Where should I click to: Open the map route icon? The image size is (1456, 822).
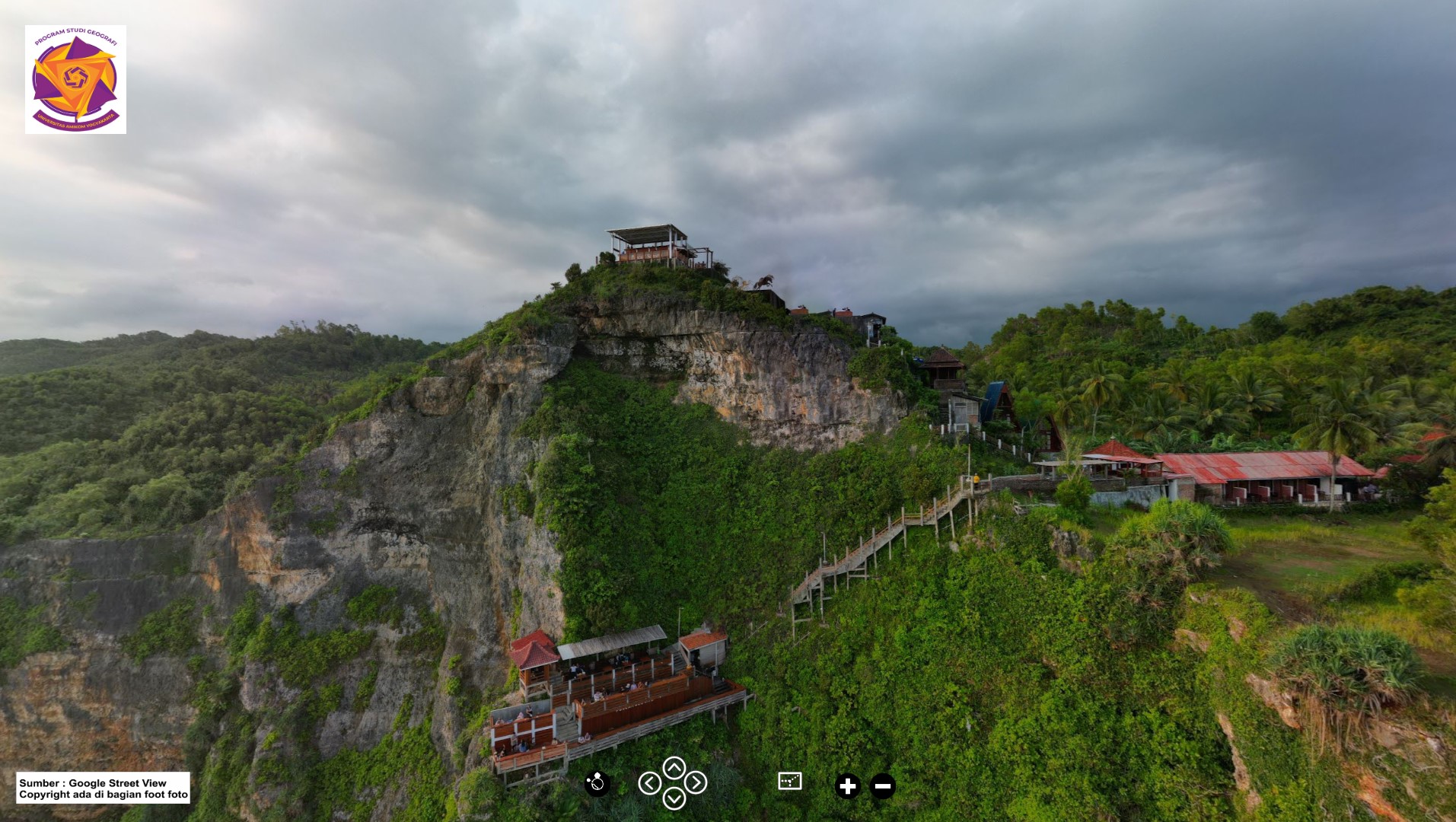point(790,781)
